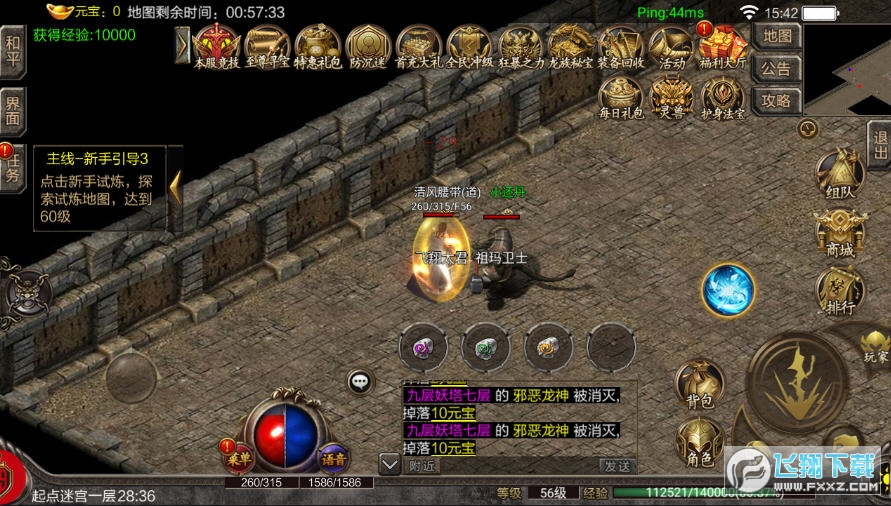Open the 本服竞技 arena icon
891x506 pixels.
click(x=217, y=45)
